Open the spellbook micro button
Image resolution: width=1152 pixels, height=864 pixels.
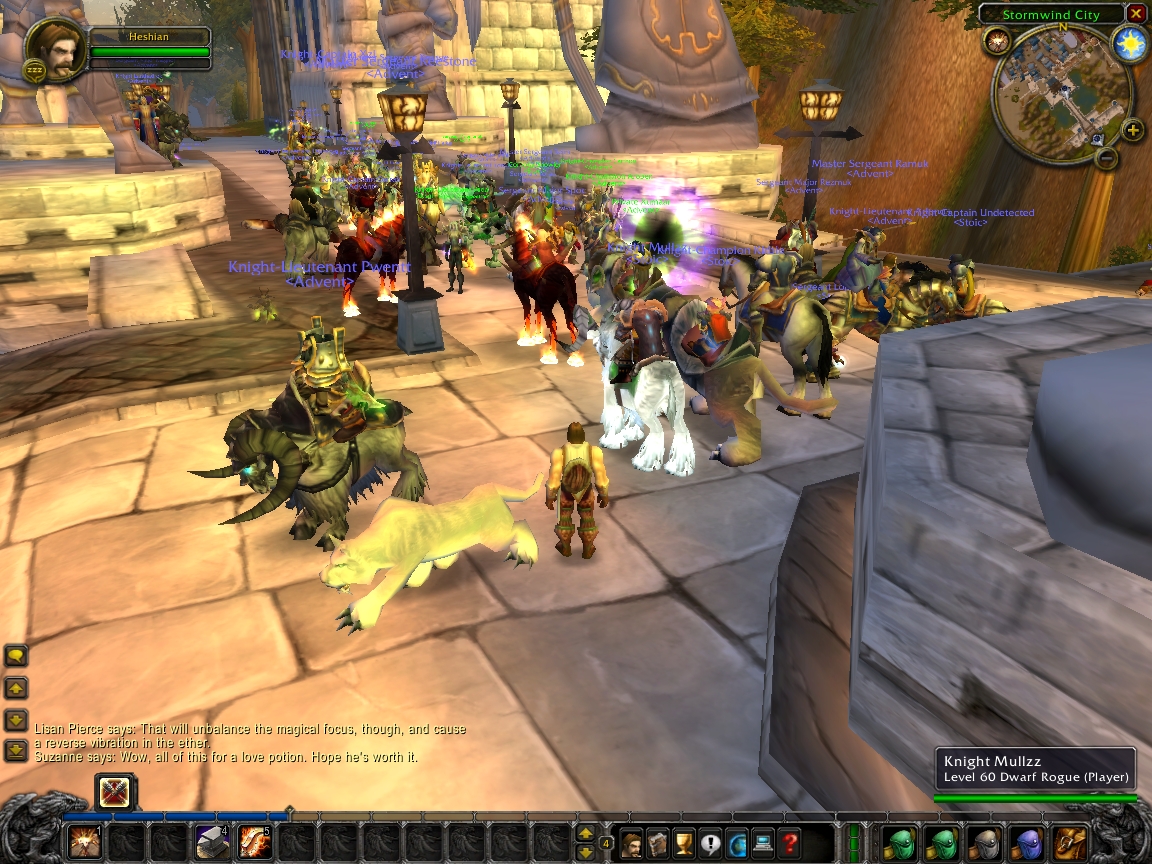pyautogui.click(x=658, y=842)
